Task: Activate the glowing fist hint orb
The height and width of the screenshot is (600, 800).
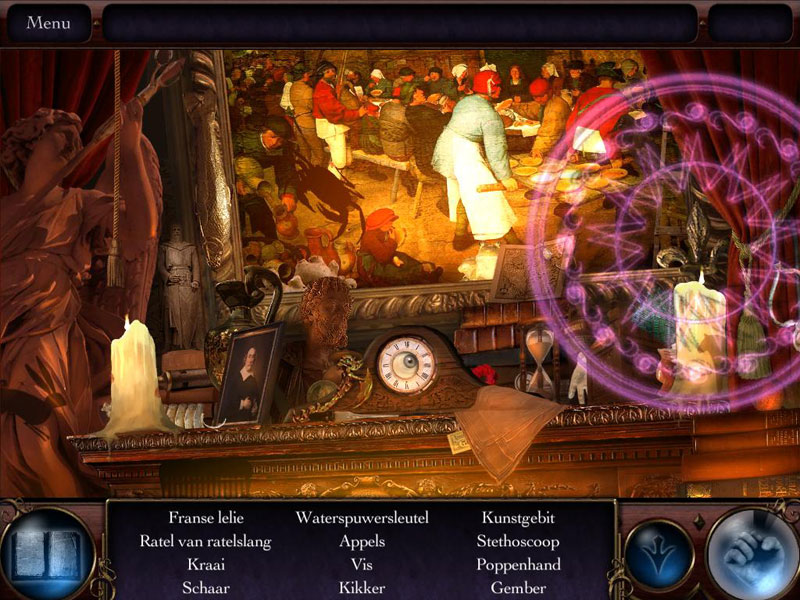Action: [x=751, y=554]
